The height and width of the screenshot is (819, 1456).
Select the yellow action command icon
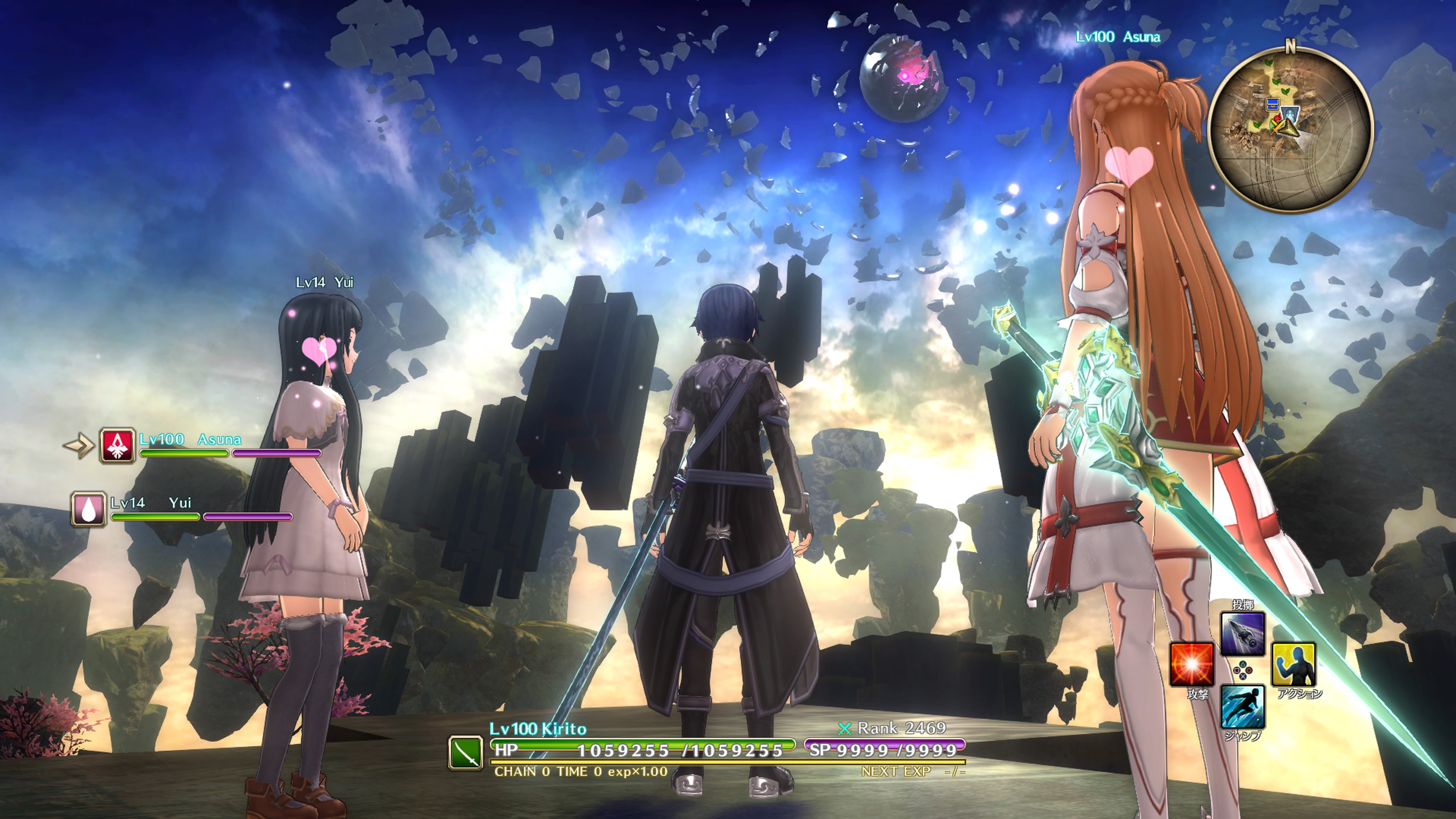coord(1293,664)
